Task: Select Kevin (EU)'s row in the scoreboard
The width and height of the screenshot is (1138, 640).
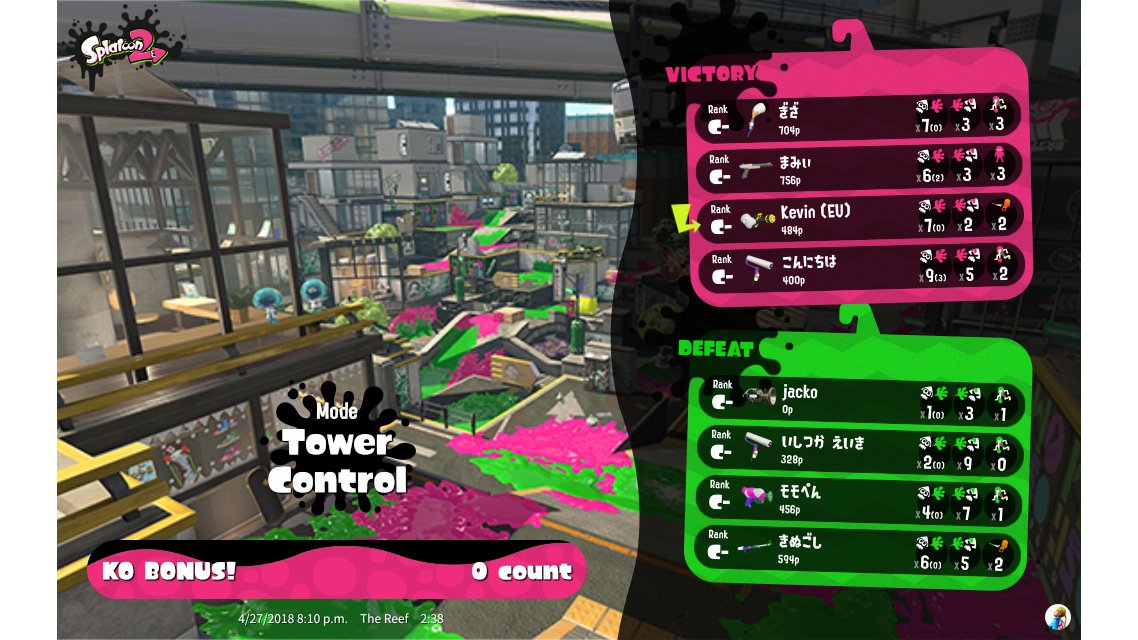Action: click(860, 219)
